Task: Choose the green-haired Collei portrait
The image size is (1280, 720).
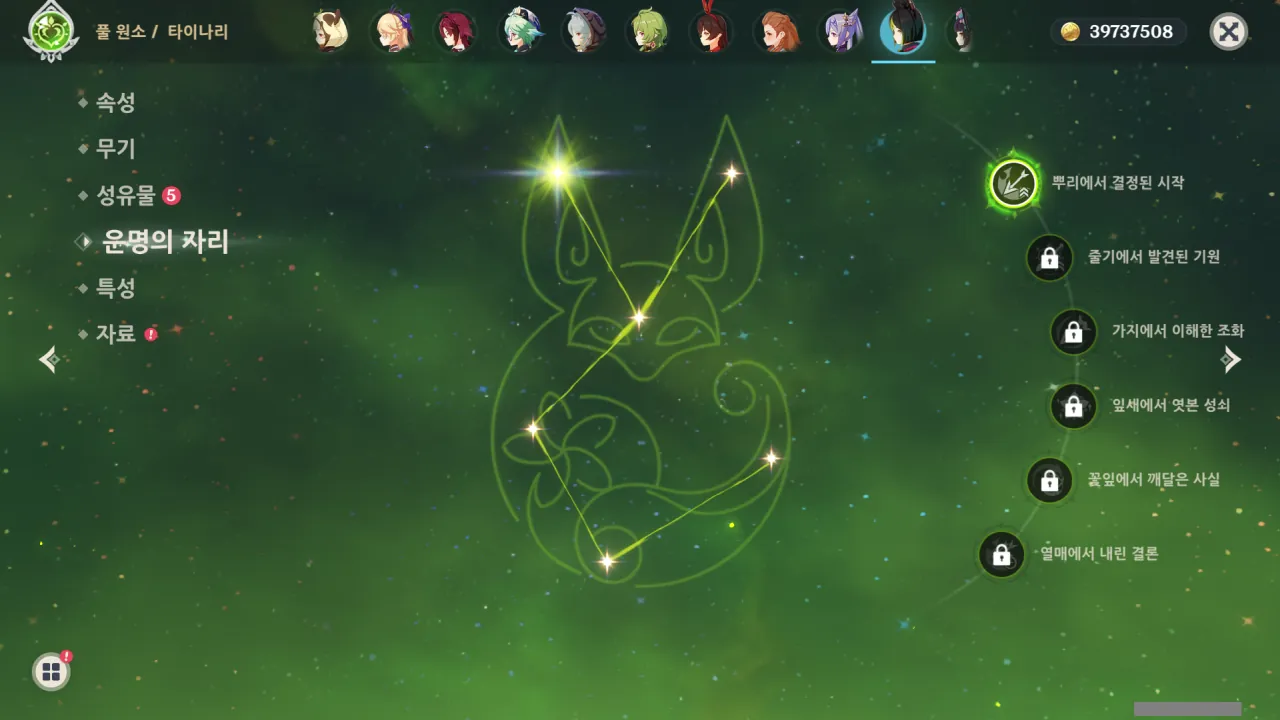Action: click(648, 32)
